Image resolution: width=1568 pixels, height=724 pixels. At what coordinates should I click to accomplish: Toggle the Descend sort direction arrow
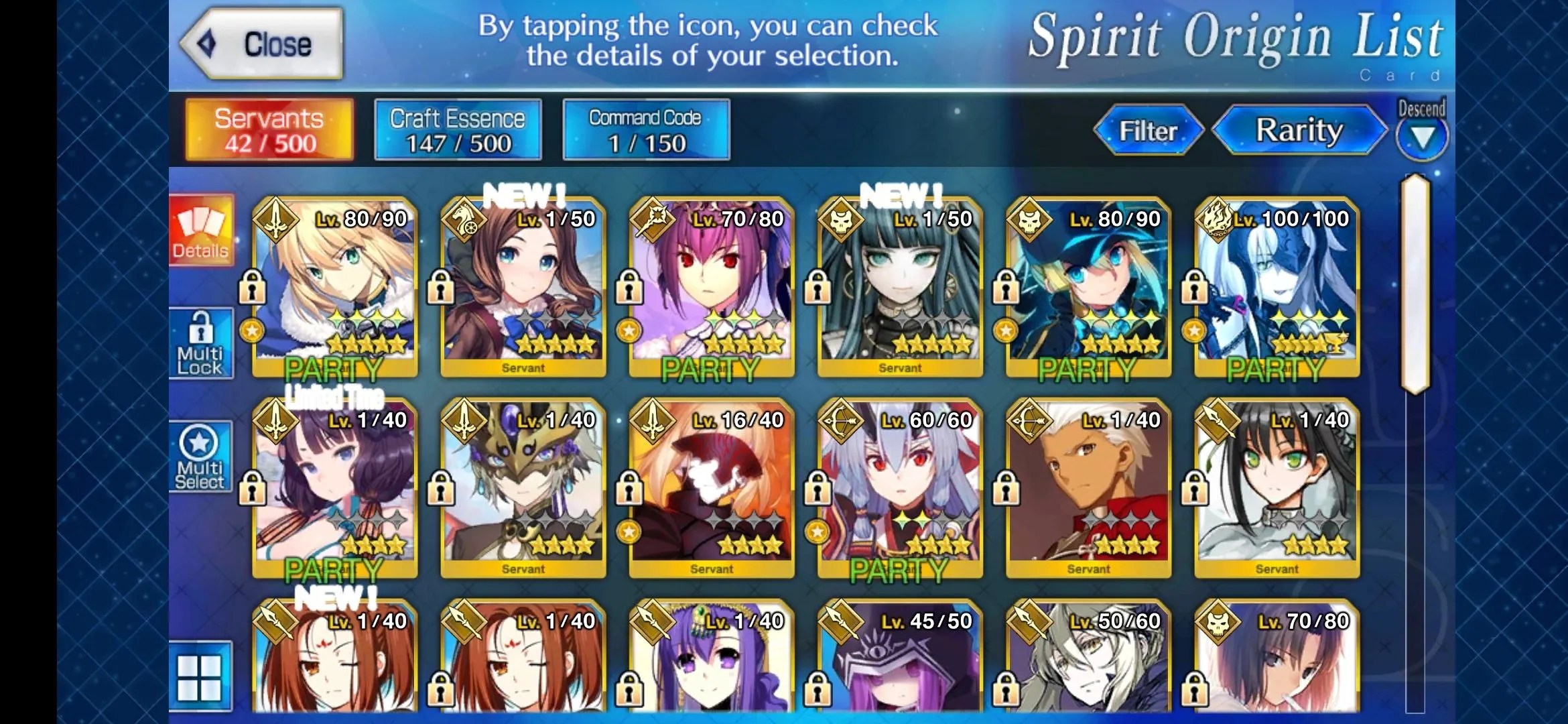(1422, 137)
